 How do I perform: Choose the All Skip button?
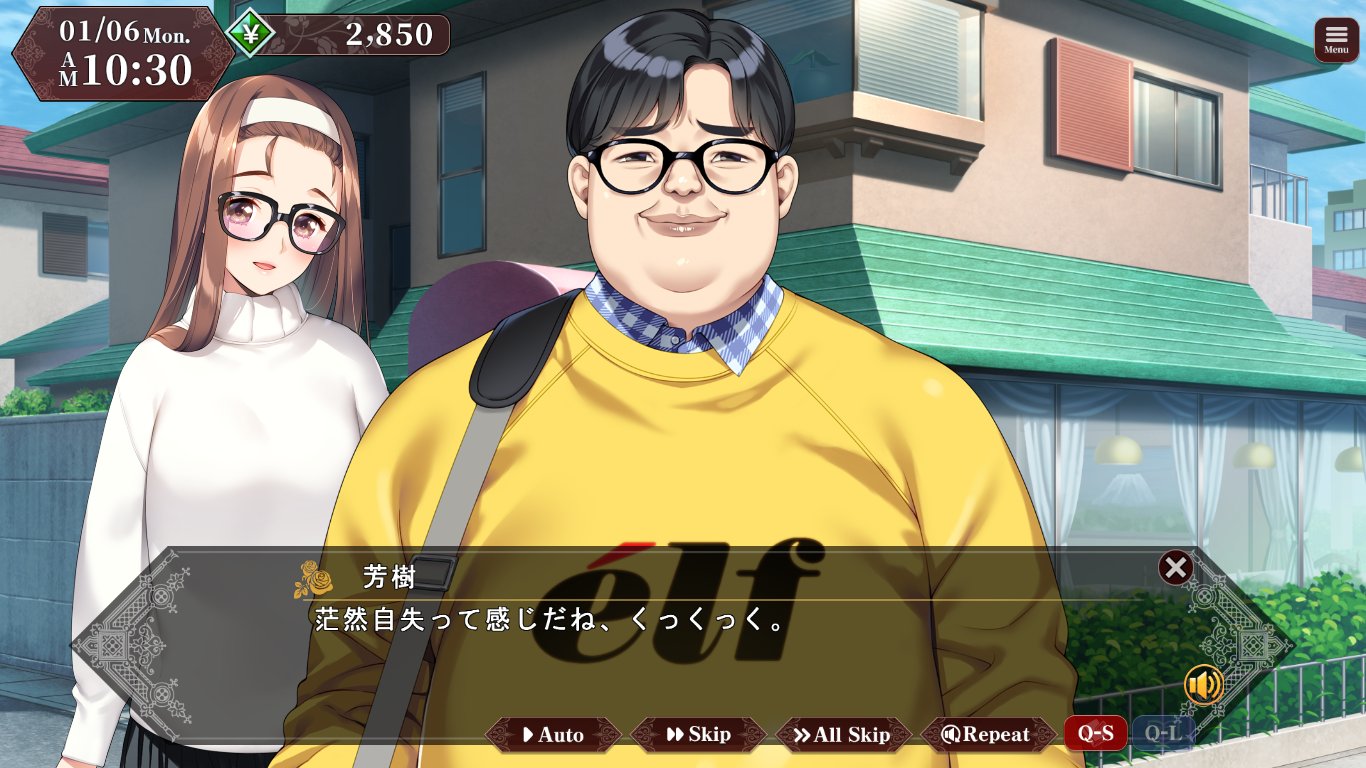[x=843, y=735]
